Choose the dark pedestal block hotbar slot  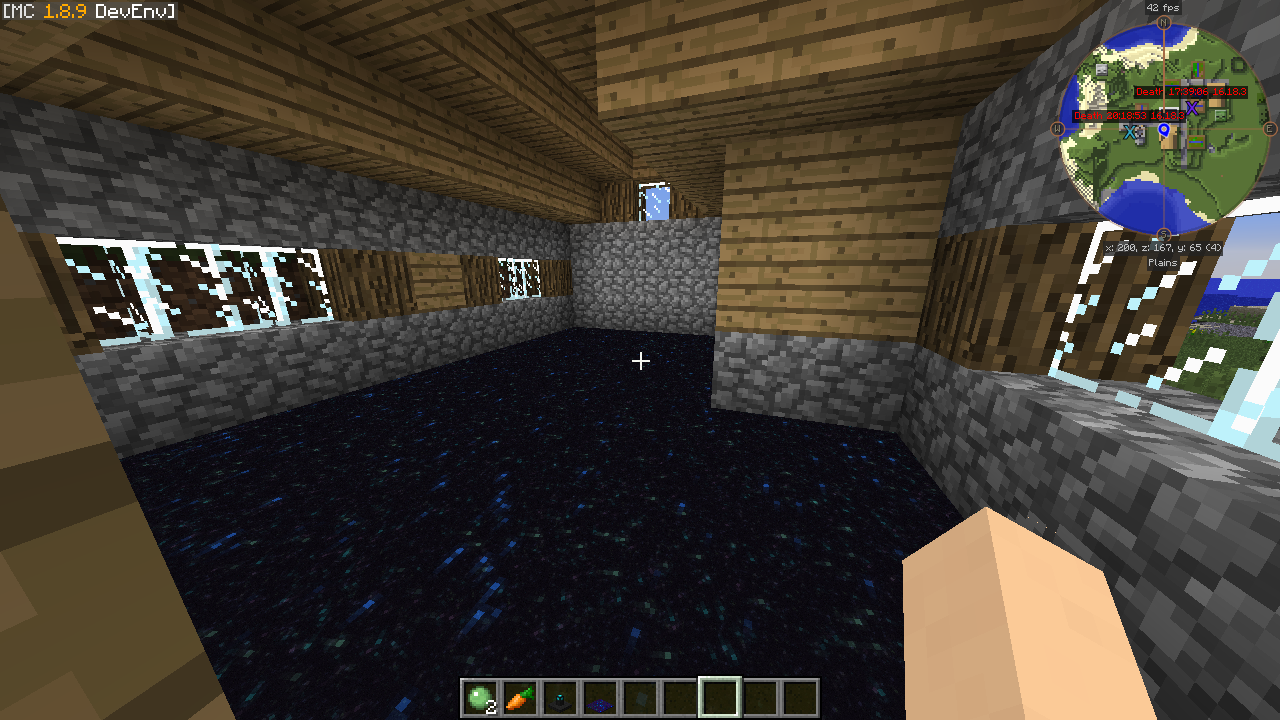pyautogui.click(x=559, y=698)
